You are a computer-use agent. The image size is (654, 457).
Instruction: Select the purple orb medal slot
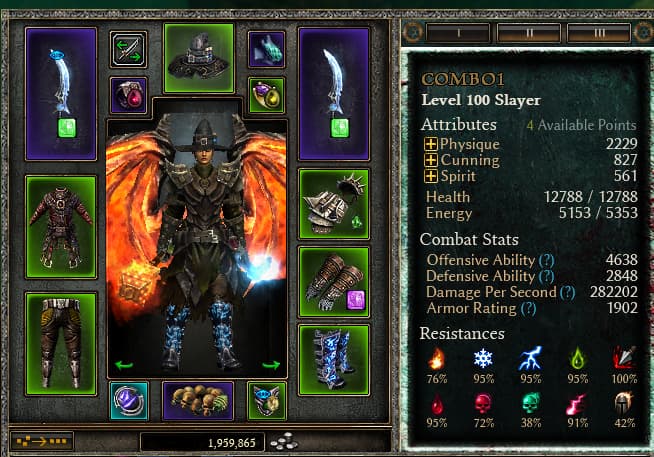coord(128,400)
